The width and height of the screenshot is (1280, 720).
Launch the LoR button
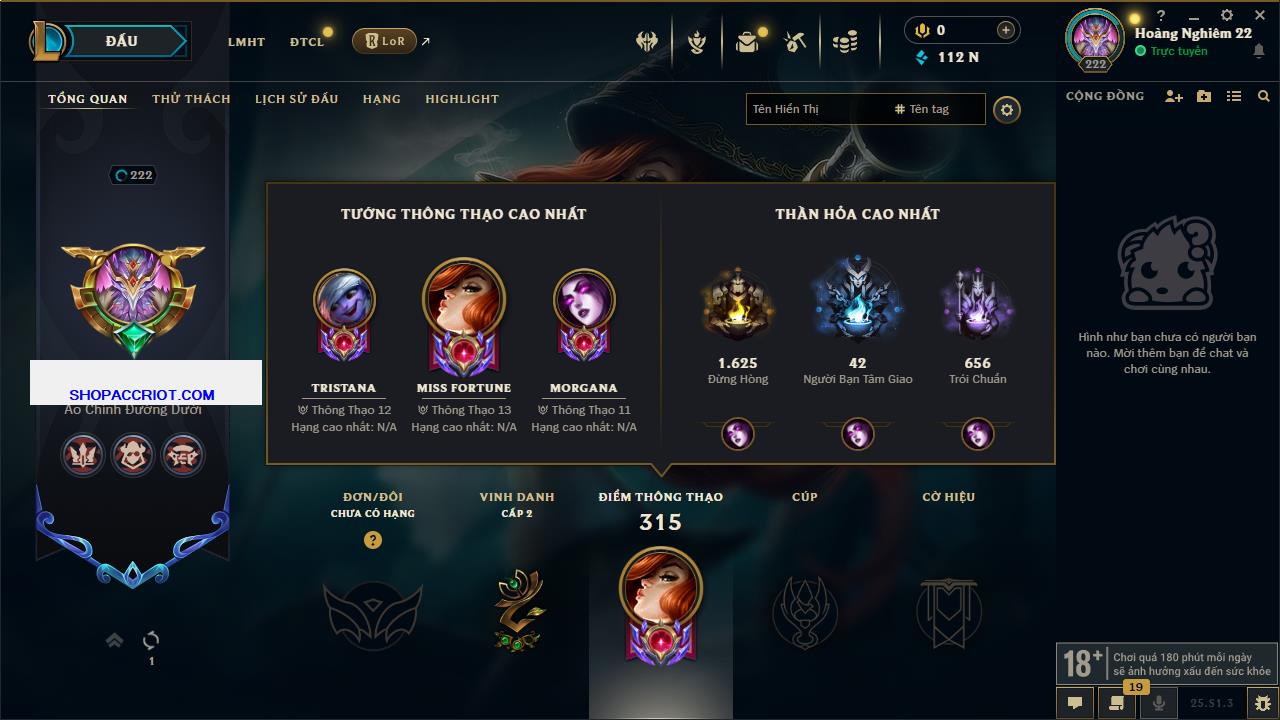384,41
